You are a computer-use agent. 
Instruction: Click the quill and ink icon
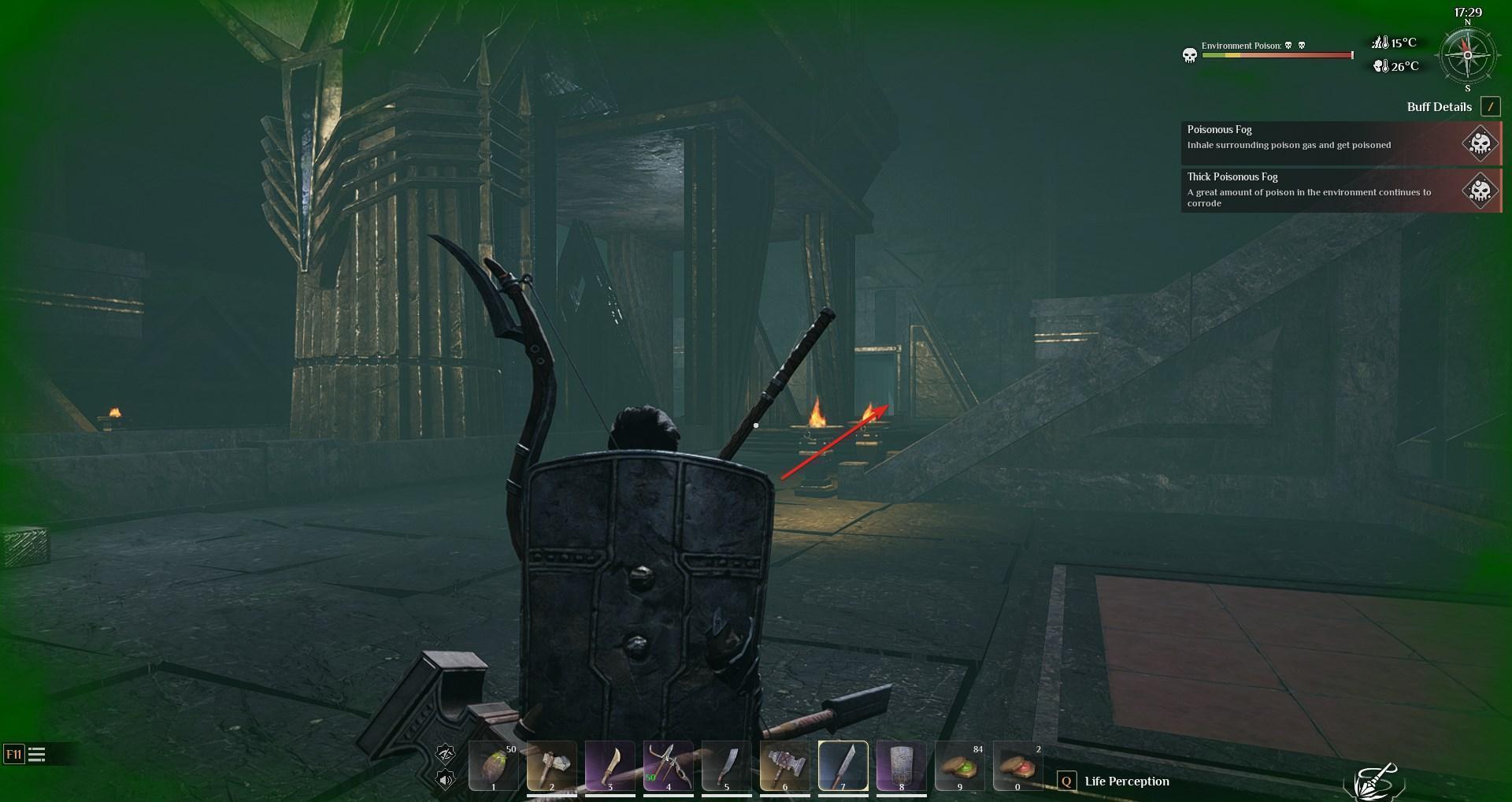[x=1373, y=781]
